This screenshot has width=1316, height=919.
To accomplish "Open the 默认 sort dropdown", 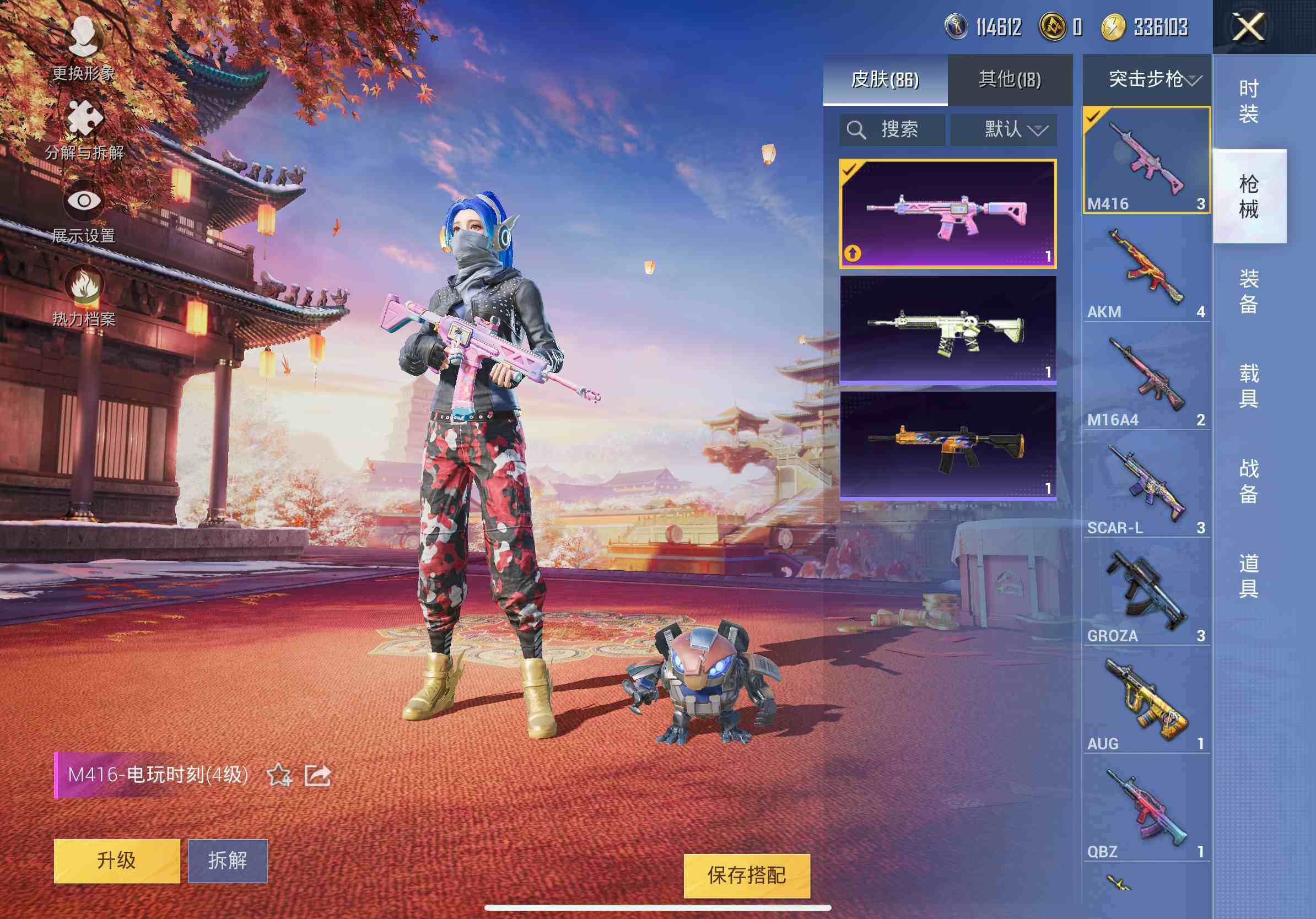I will tap(1004, 129).
